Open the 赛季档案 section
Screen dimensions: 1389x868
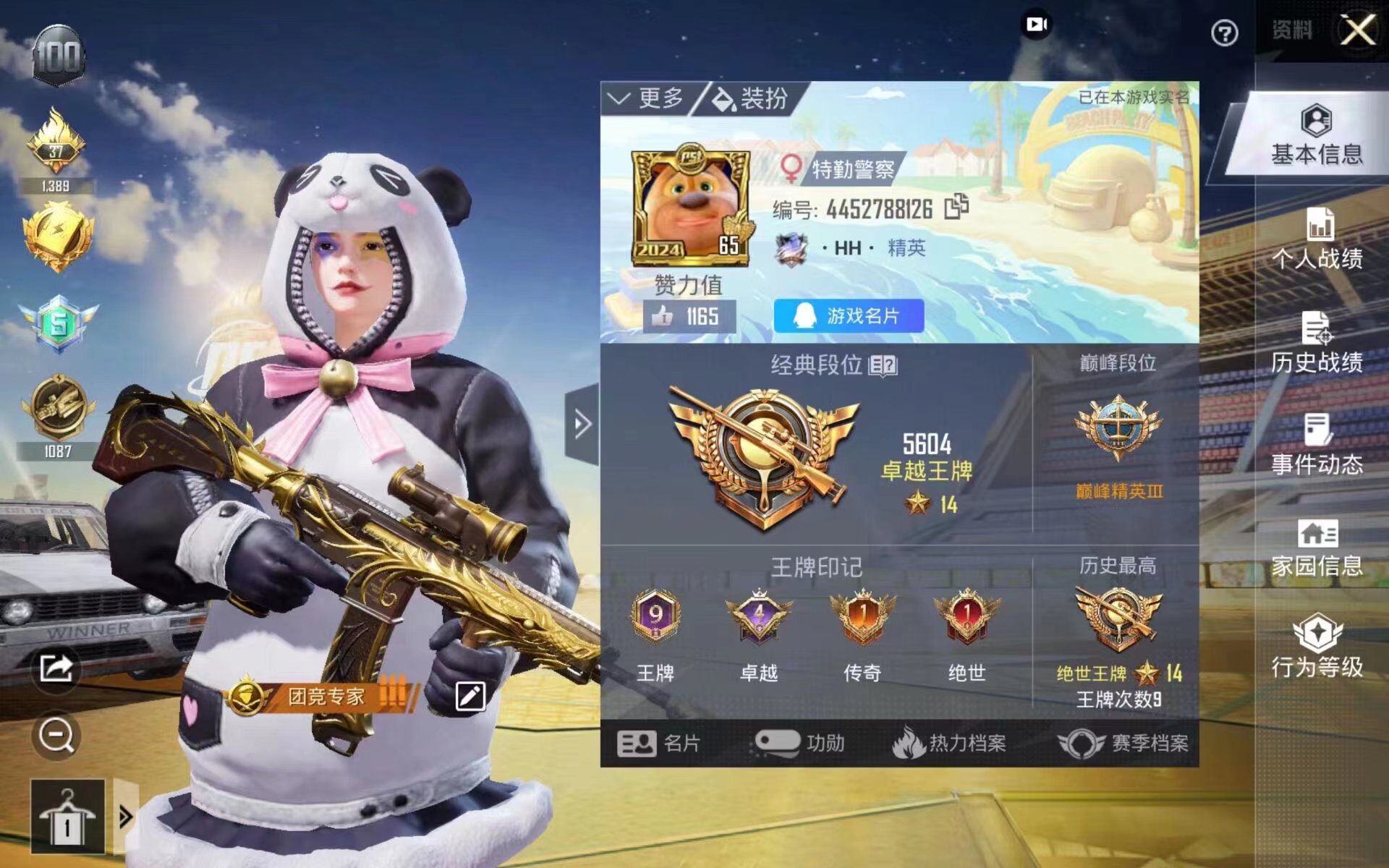pyautogui.click(x=1123, y=743)
